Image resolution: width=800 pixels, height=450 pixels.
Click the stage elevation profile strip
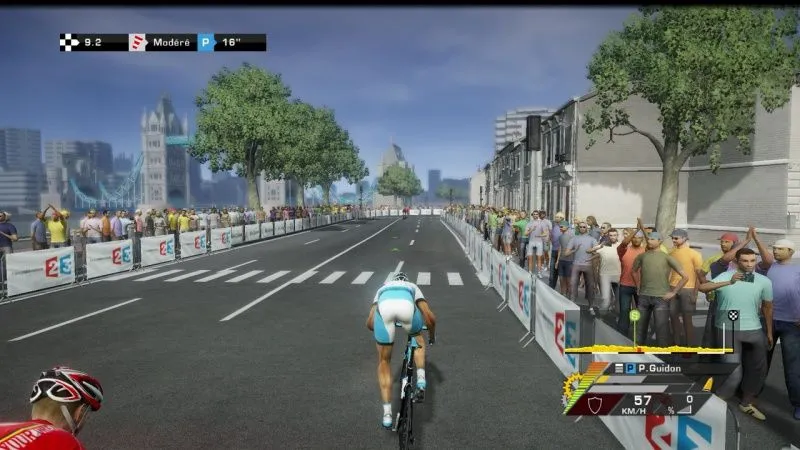point(650,350)
